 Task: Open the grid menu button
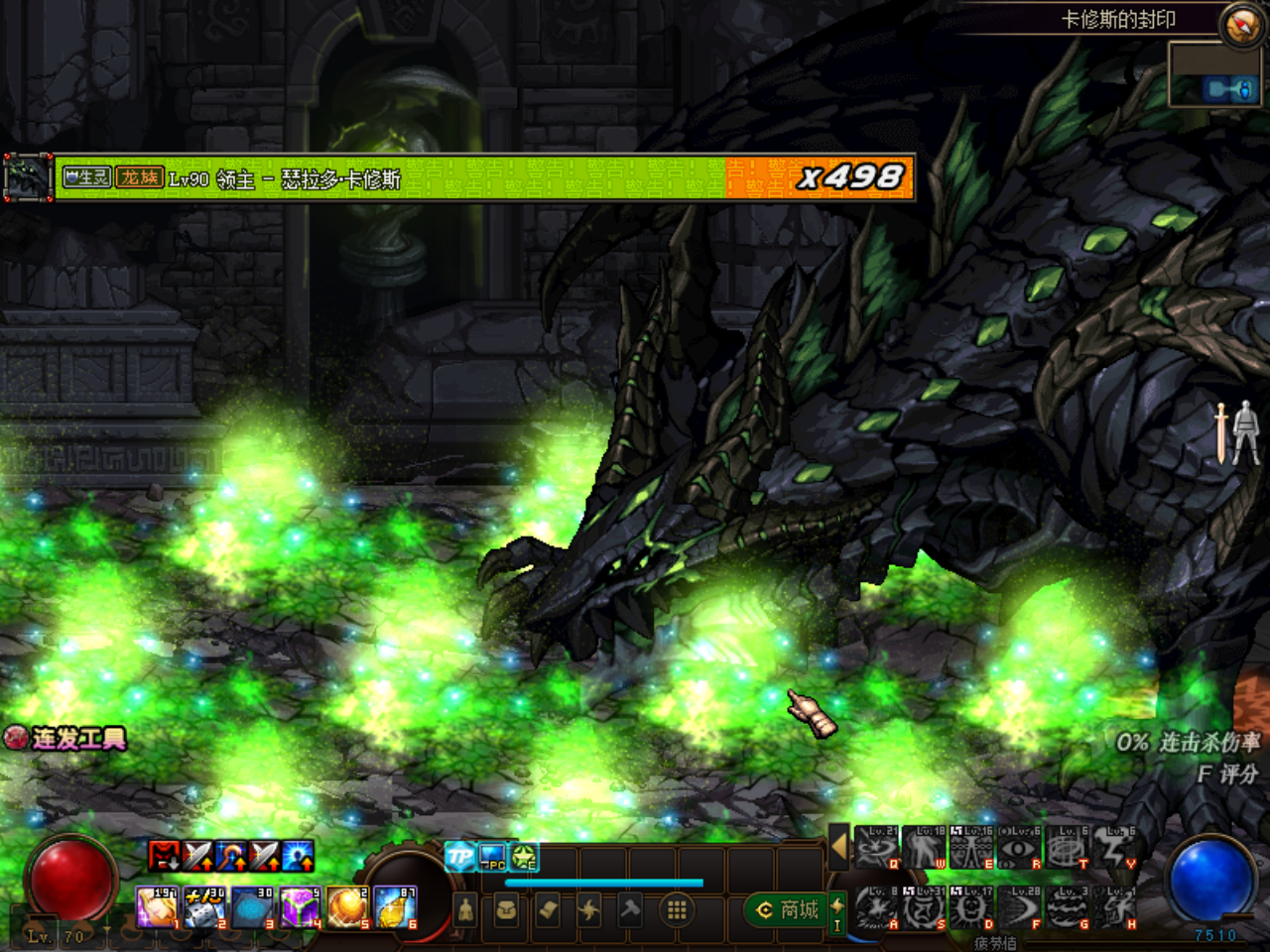pyautogui.click(x=677, y=909)
